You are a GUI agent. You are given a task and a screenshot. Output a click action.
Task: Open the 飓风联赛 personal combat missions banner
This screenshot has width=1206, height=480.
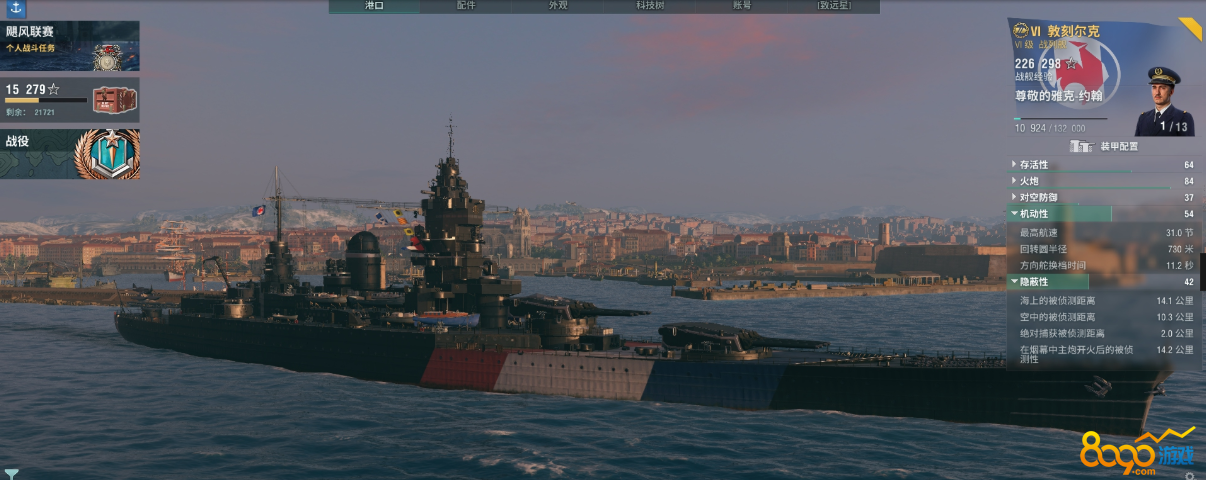tap(70, 46)
